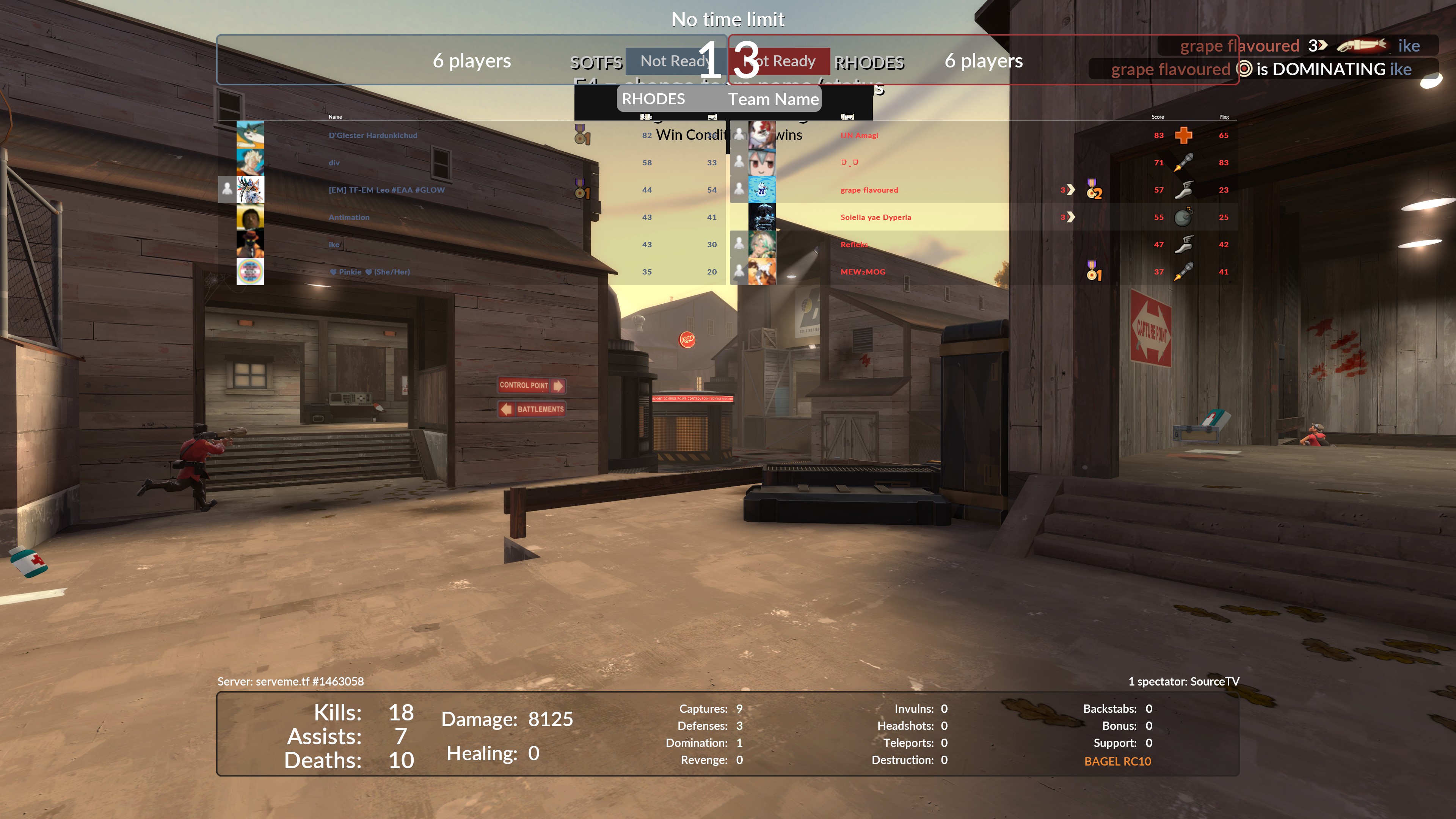
Task: Pick the player ike on the scoreboard
Action: tap(334, 245)
